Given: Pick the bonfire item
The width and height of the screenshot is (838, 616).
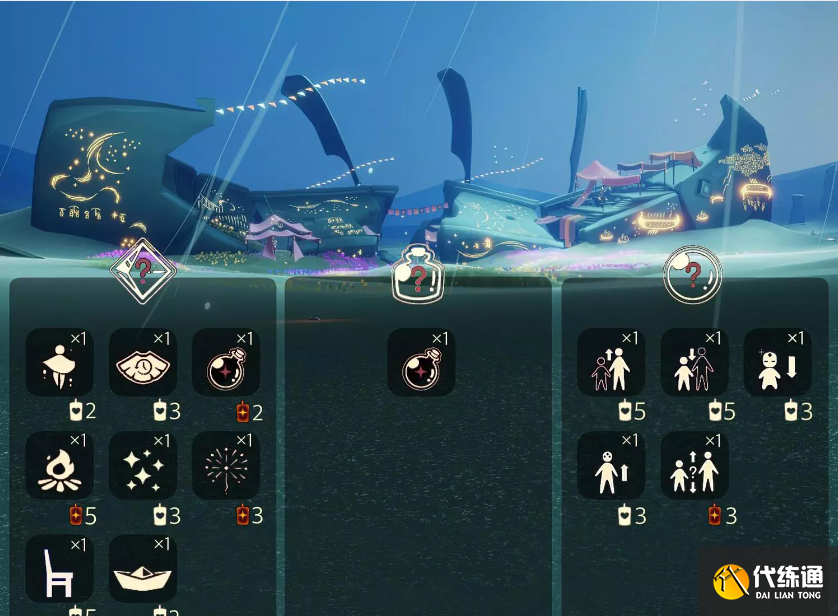Looking at the screenshot, I should pyautogui.click(x=59, y=466).
